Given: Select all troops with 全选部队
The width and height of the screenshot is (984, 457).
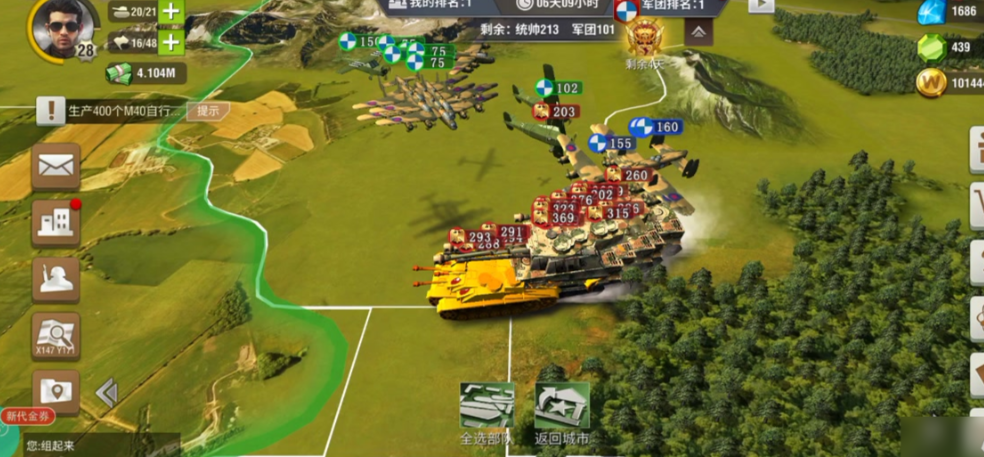Looking at the screenshot, I should click(487, 412).
